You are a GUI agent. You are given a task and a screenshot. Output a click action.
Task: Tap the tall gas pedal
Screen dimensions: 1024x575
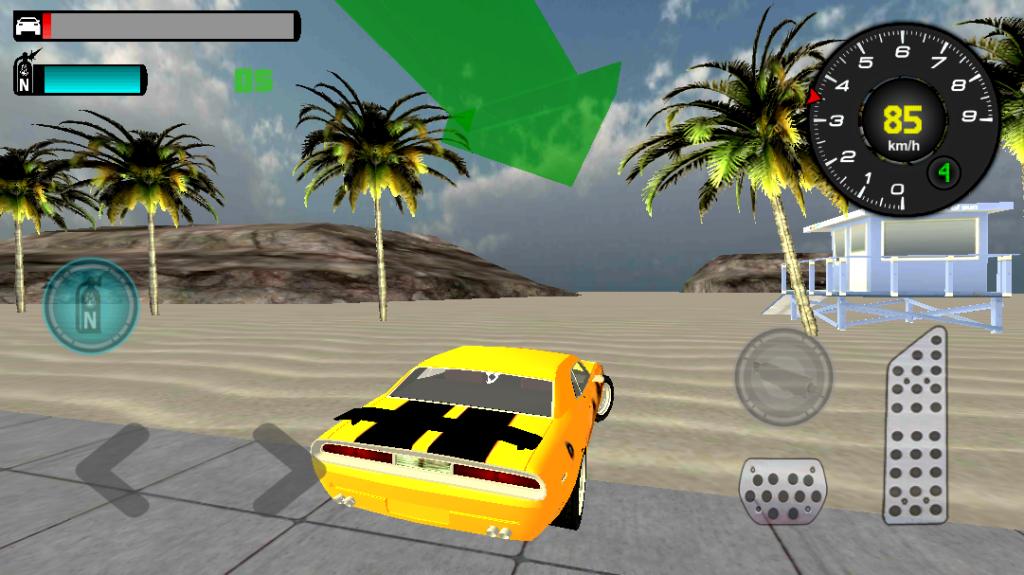pyautogui.click(x=915, y=427)
